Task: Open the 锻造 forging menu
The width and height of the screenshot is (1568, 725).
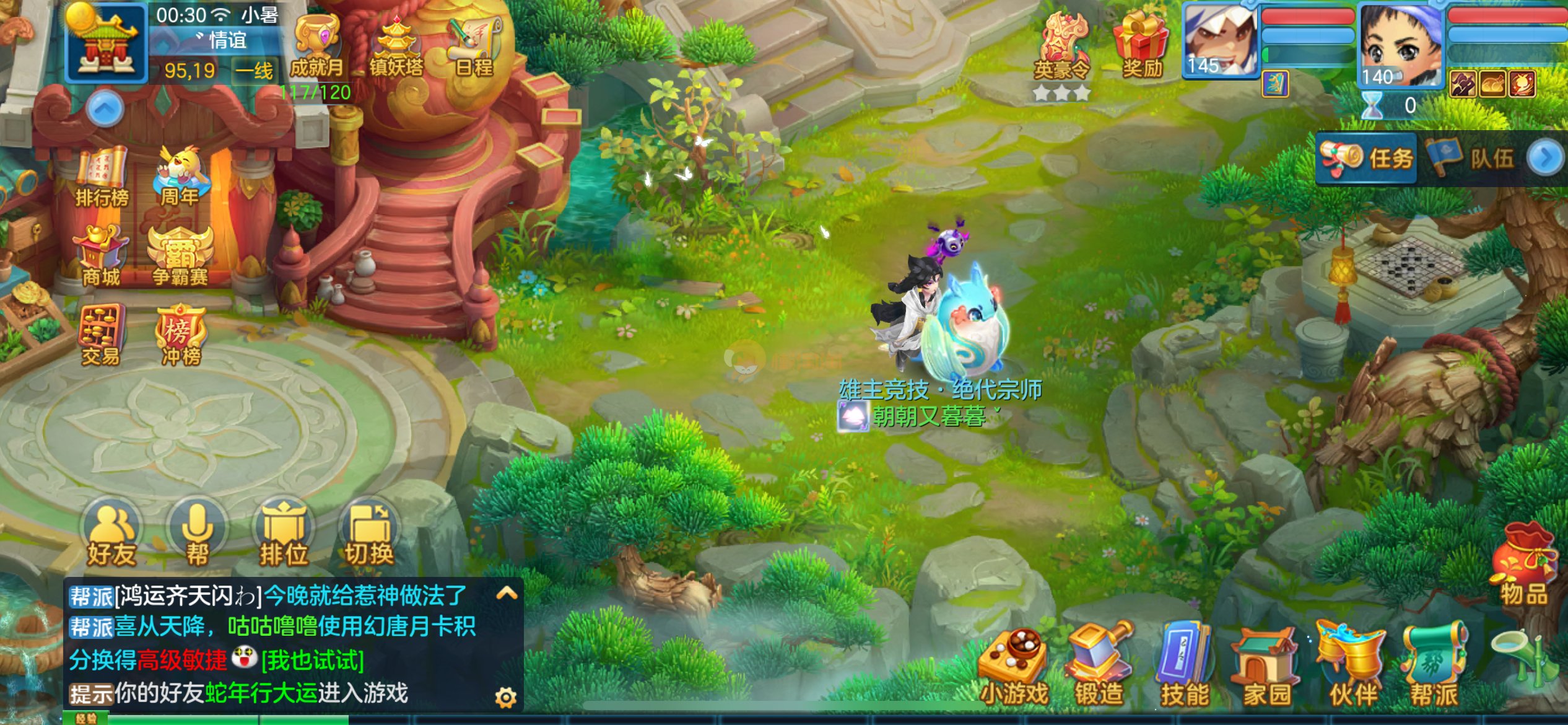Action: [1099, 667]
